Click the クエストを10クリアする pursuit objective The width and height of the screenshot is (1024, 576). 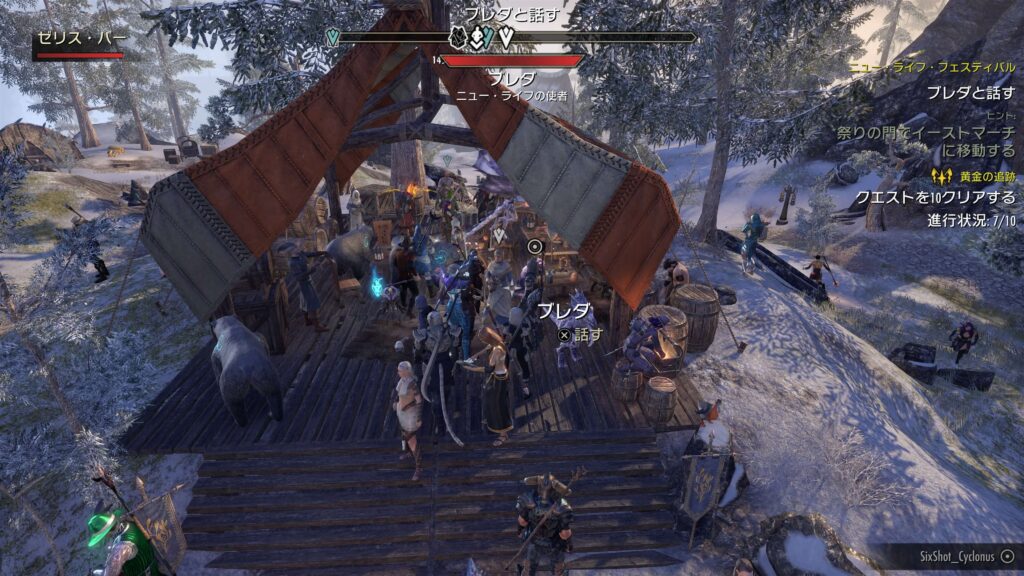[x=935, y=197]
